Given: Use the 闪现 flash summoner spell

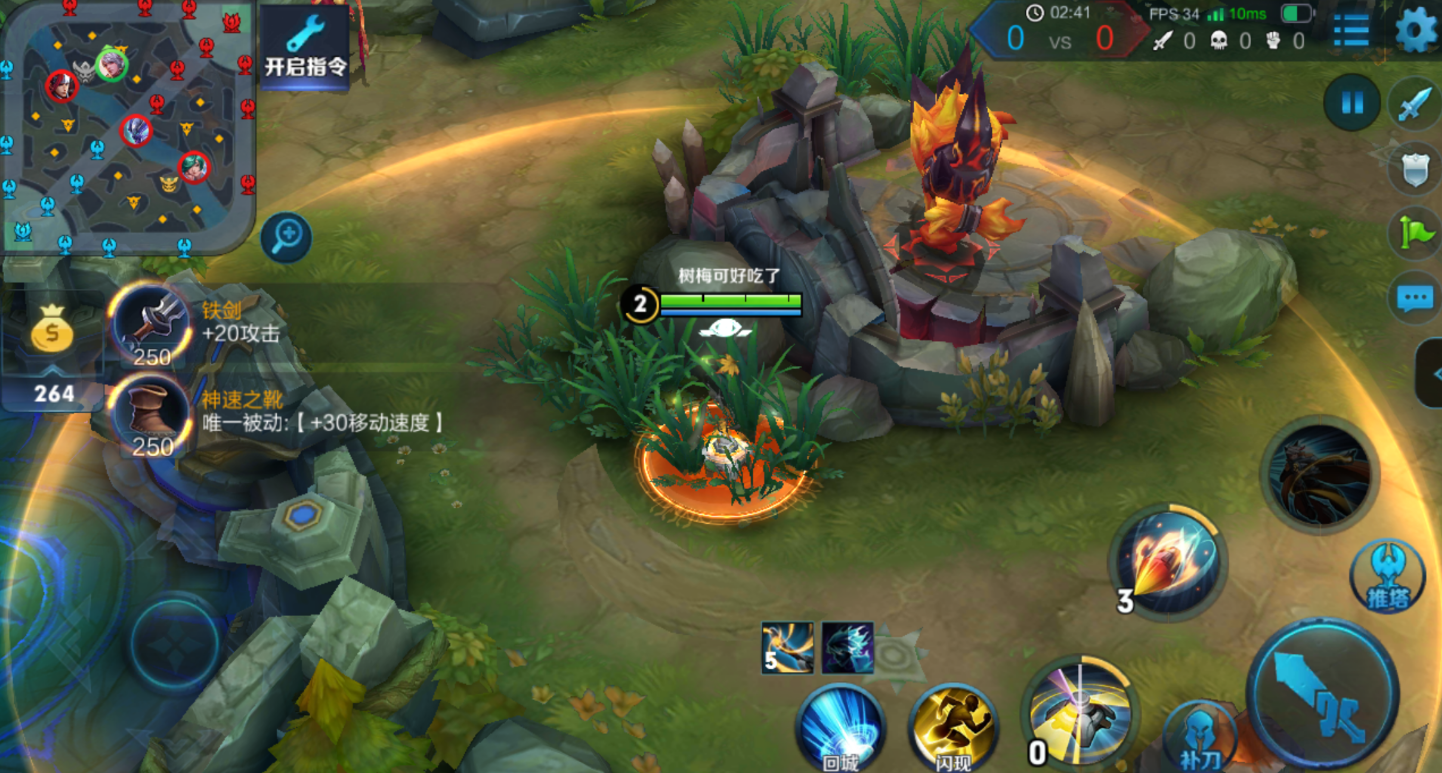Looking at the screenshot, I should coord(953,729).
